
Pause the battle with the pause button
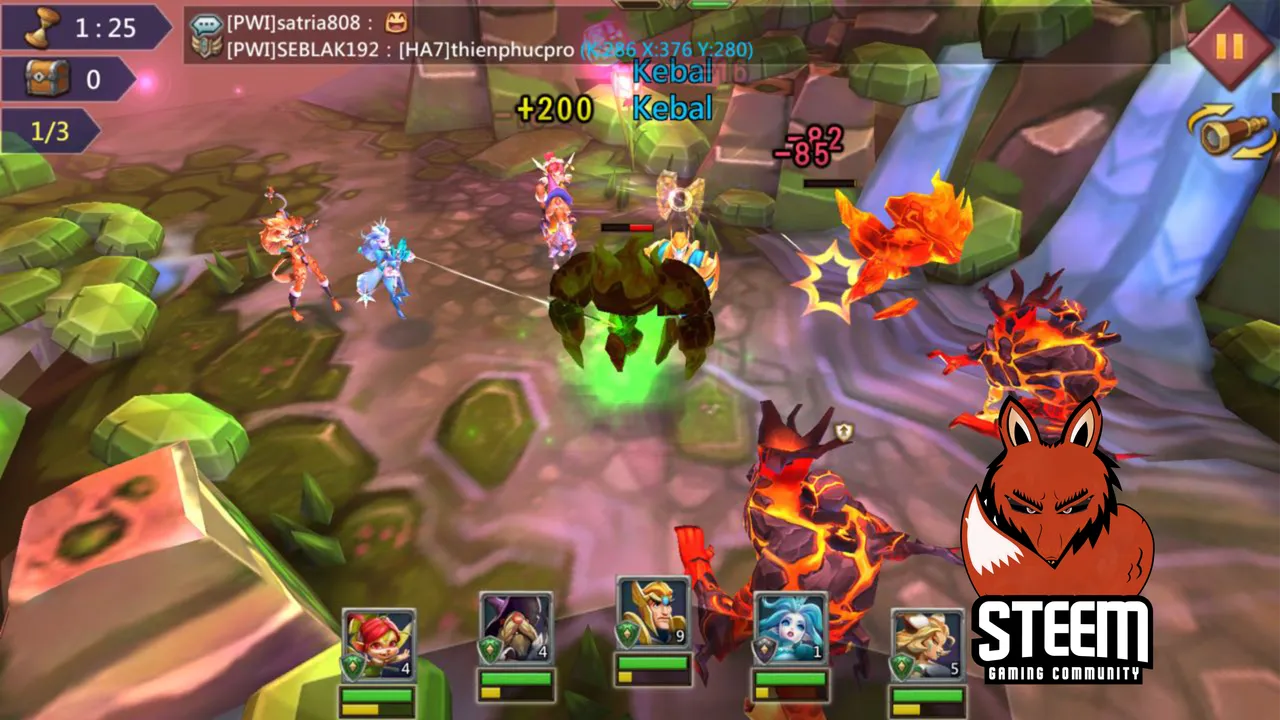click(1229, 47)
